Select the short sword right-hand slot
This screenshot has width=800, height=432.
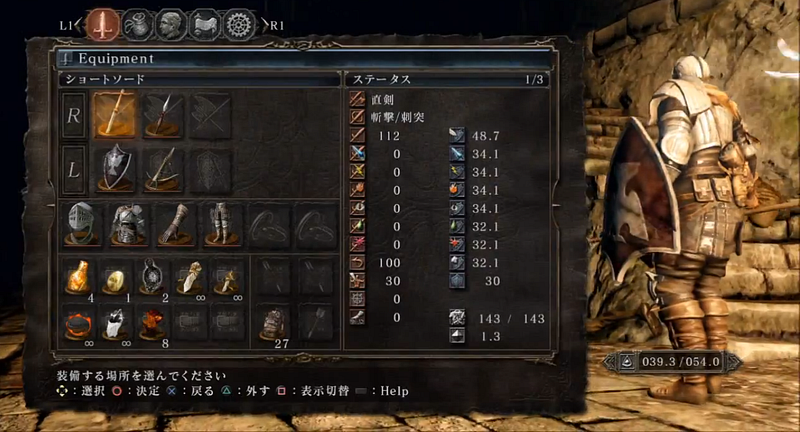click(x=115, y=116)
